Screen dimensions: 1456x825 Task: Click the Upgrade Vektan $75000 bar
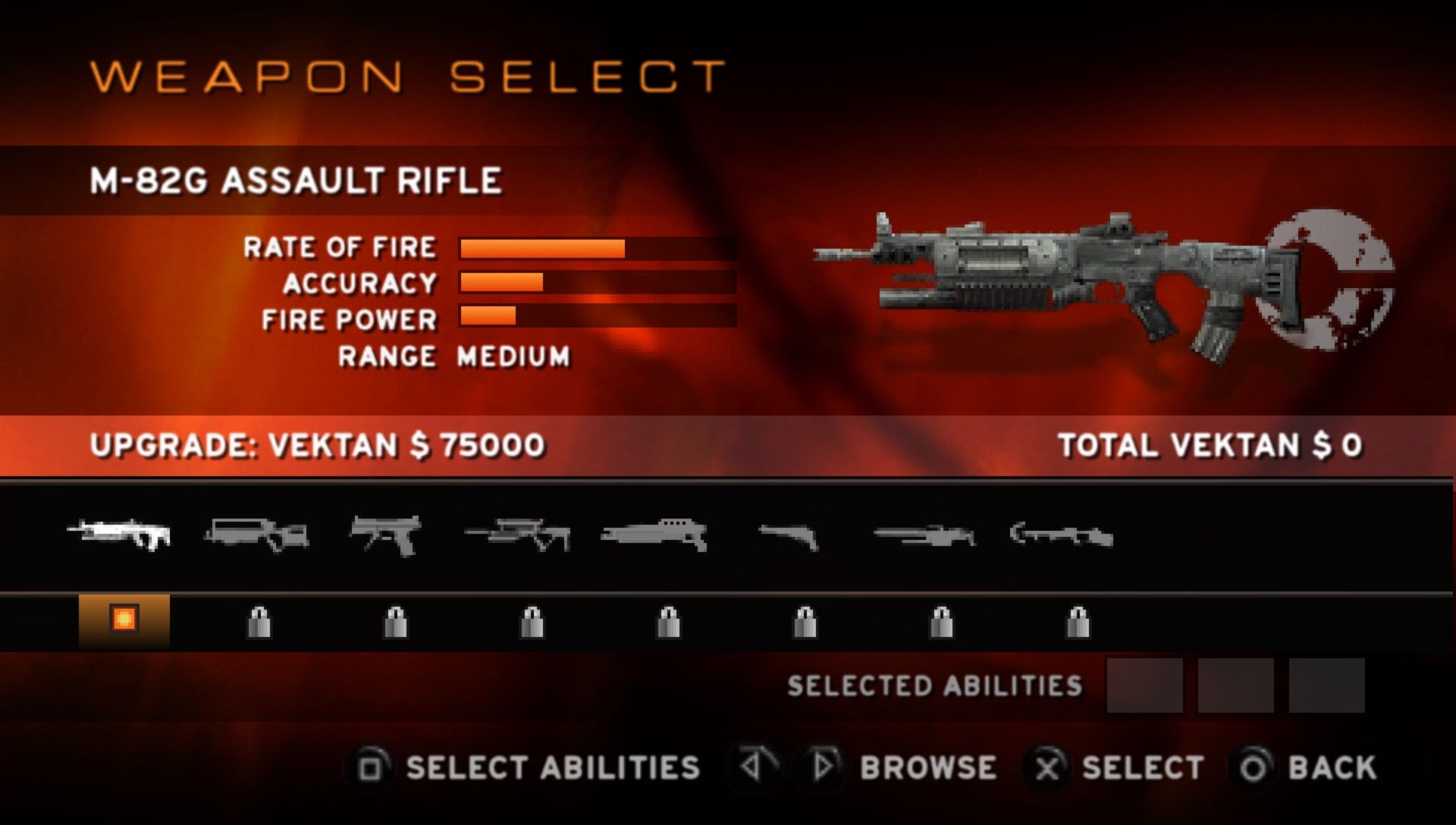click(317, 445)
